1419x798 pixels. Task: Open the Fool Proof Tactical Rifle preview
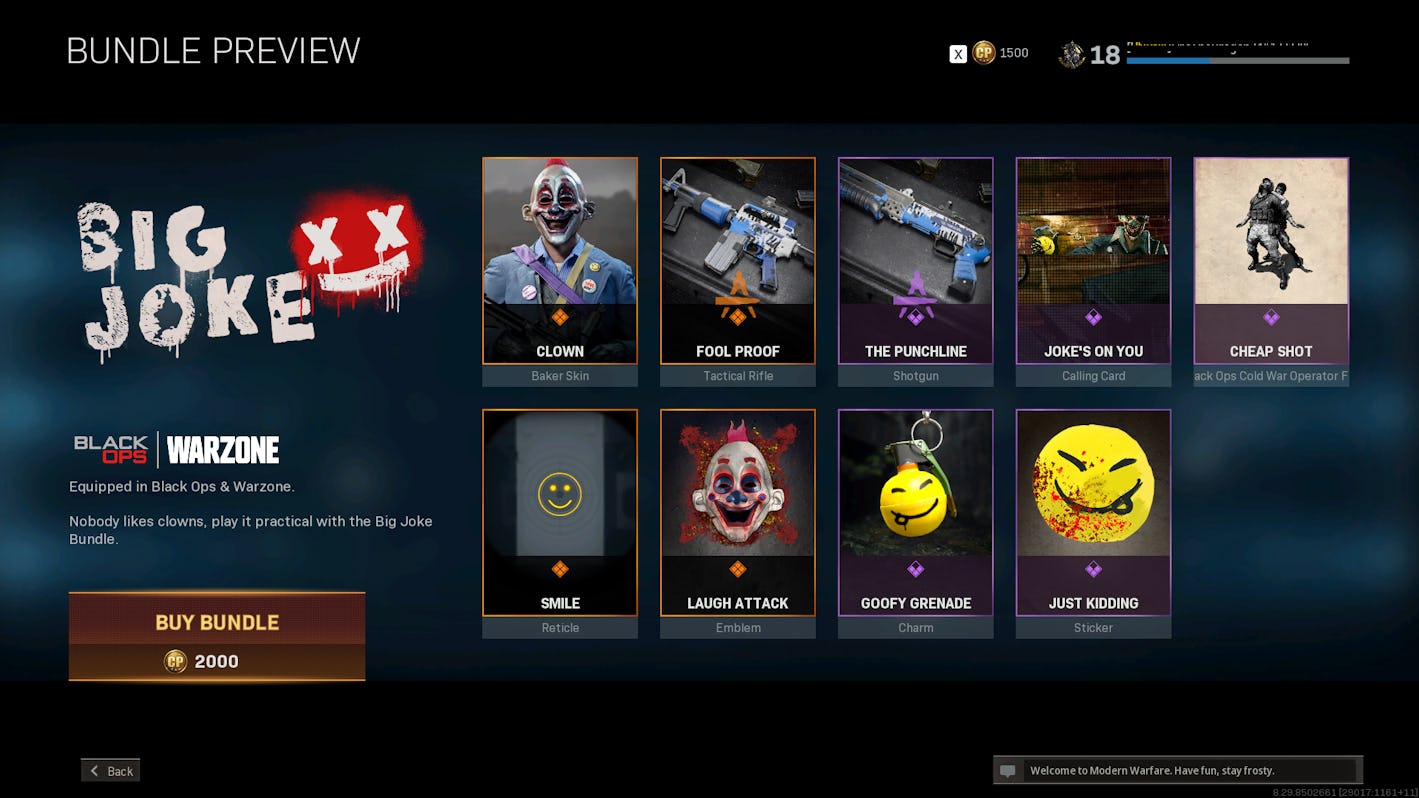737,260
